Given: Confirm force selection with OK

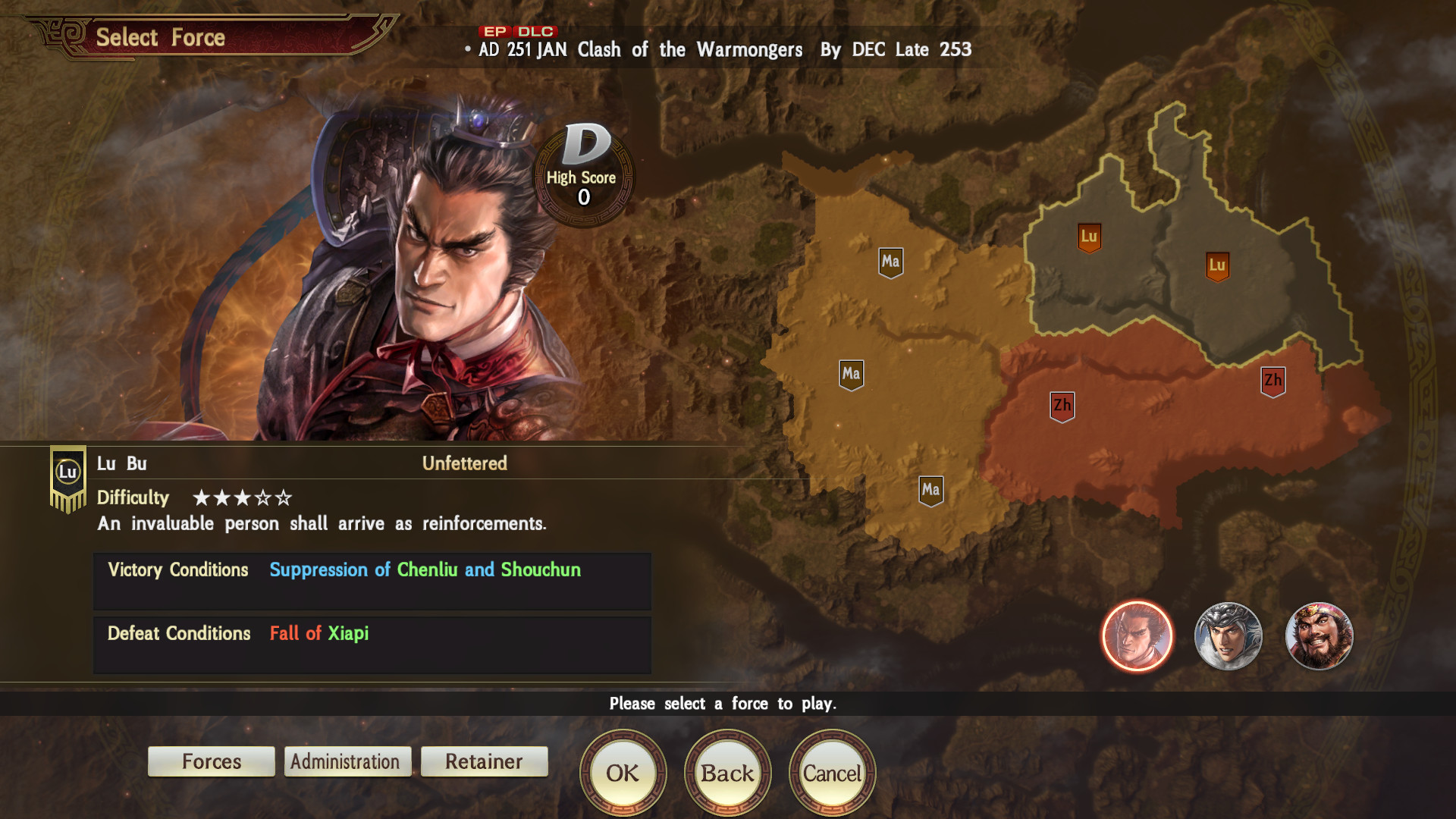Looking at the screenshot, I should tap(623, 772).
